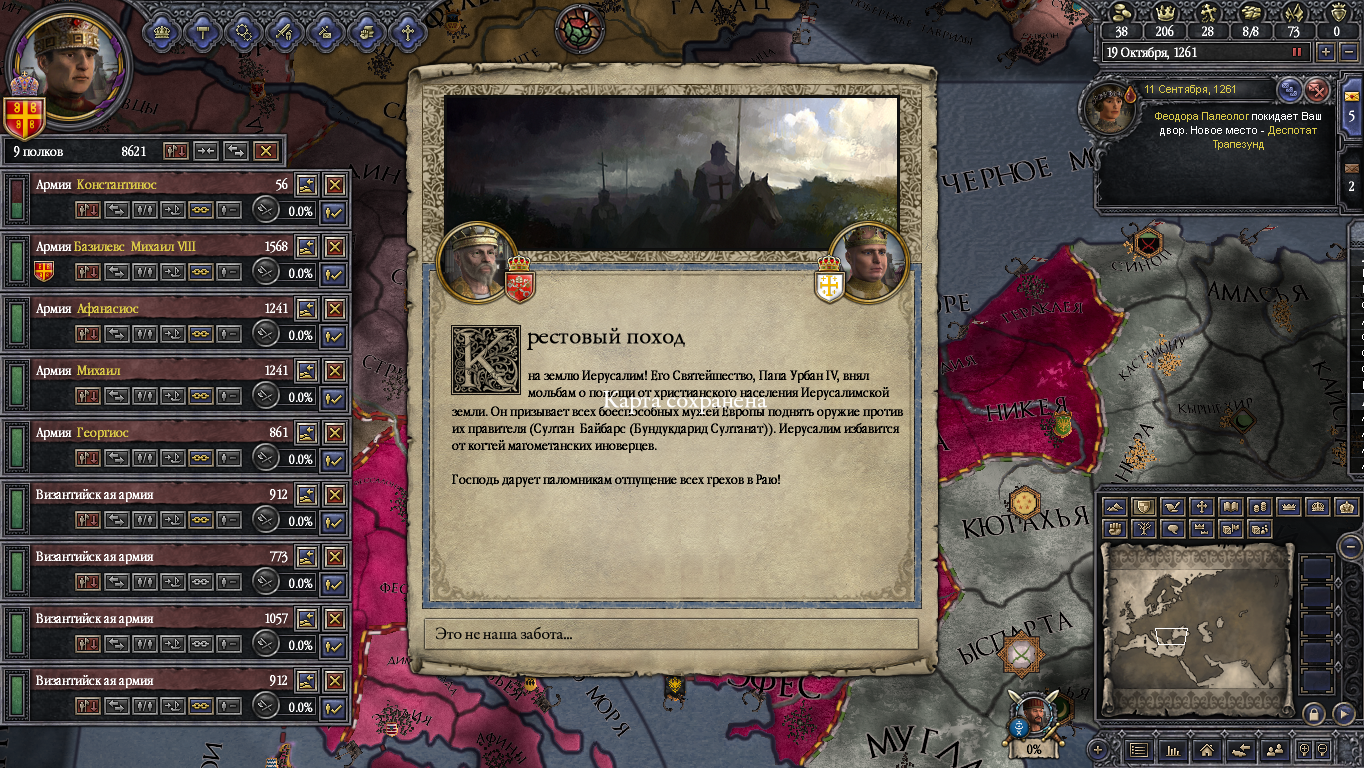Go to the home capital button
Image resolution: width=1364 pixels, height=768 pixels.
[1207, 749]
